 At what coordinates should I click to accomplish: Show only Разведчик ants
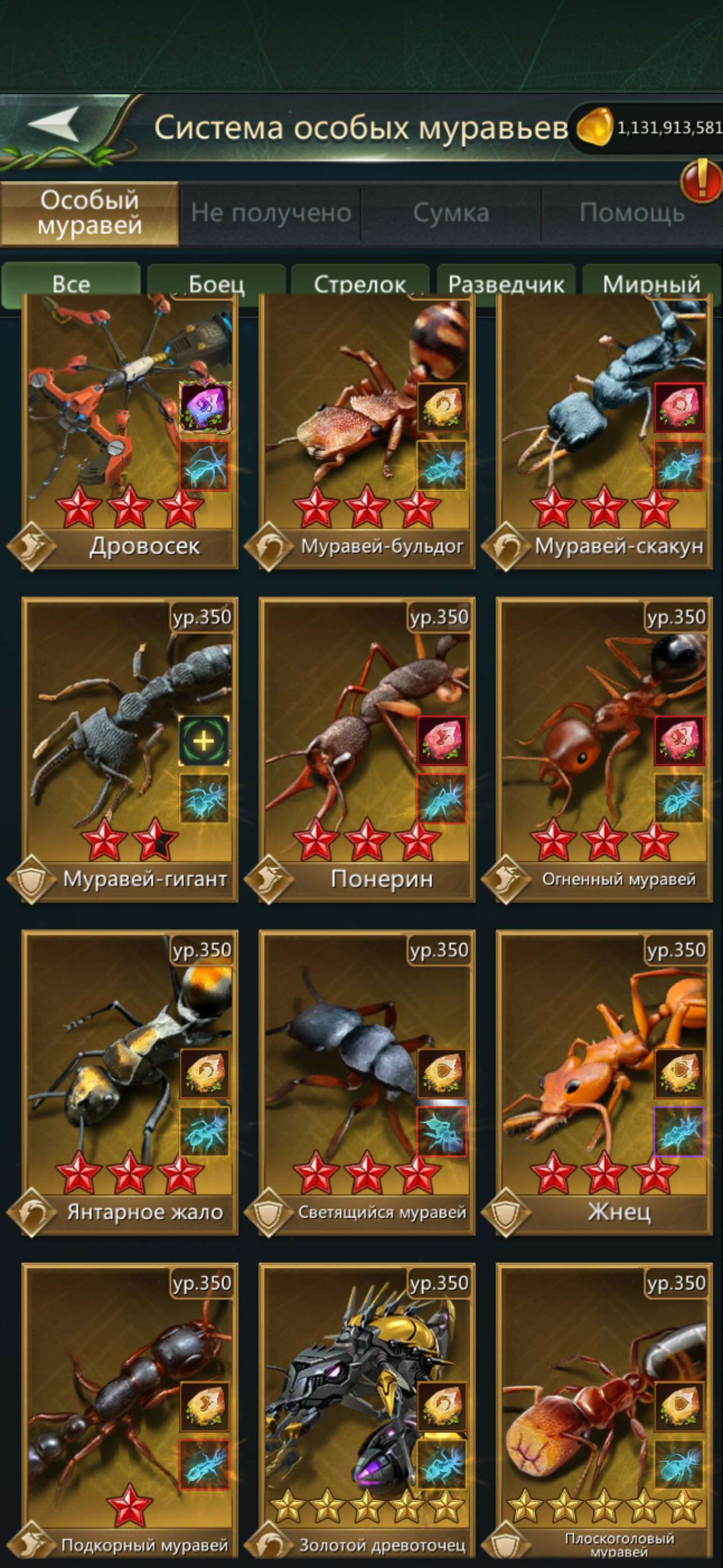[506, 282]
